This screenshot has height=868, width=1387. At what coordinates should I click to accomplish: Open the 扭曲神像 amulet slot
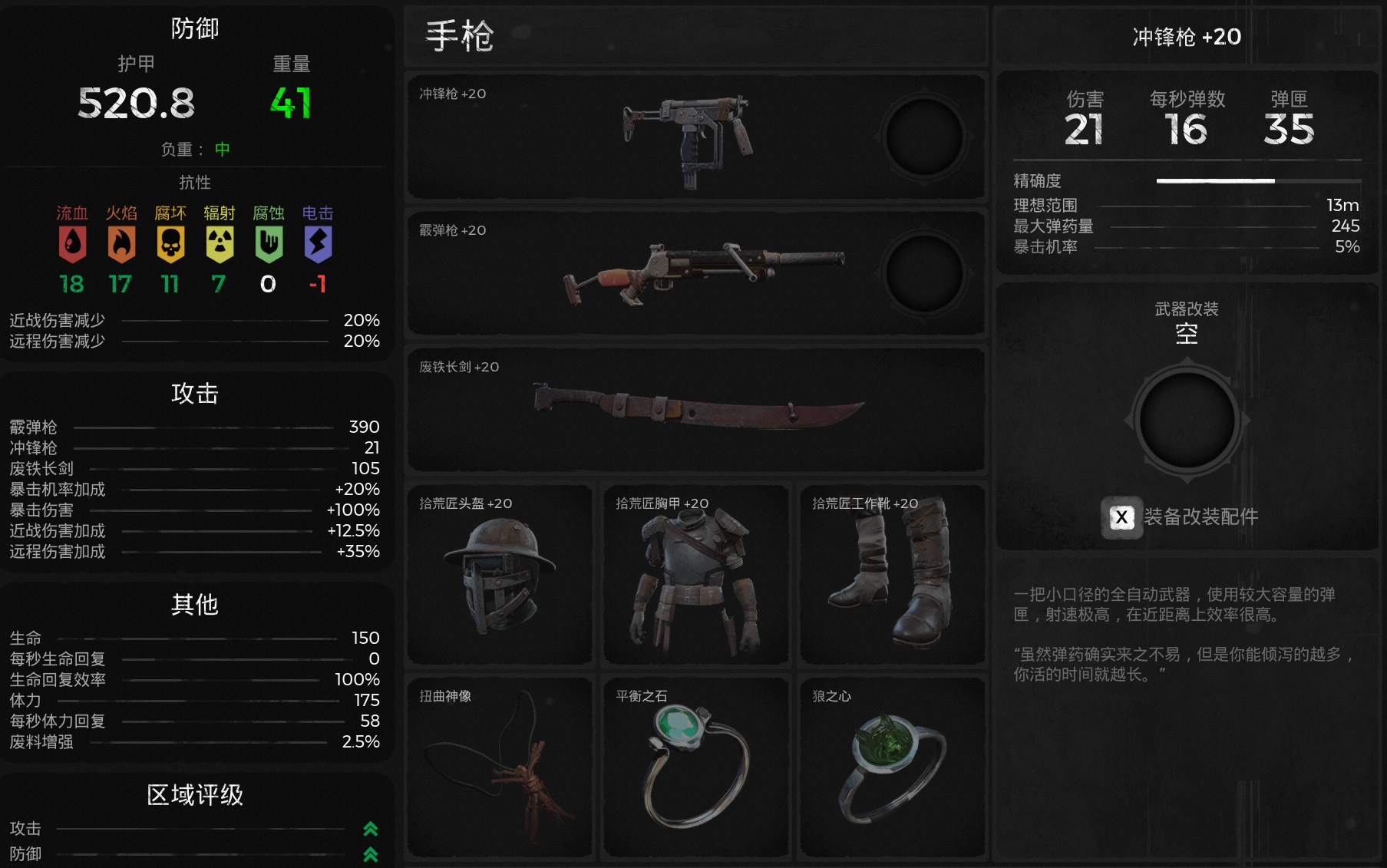tap(500, 767)
